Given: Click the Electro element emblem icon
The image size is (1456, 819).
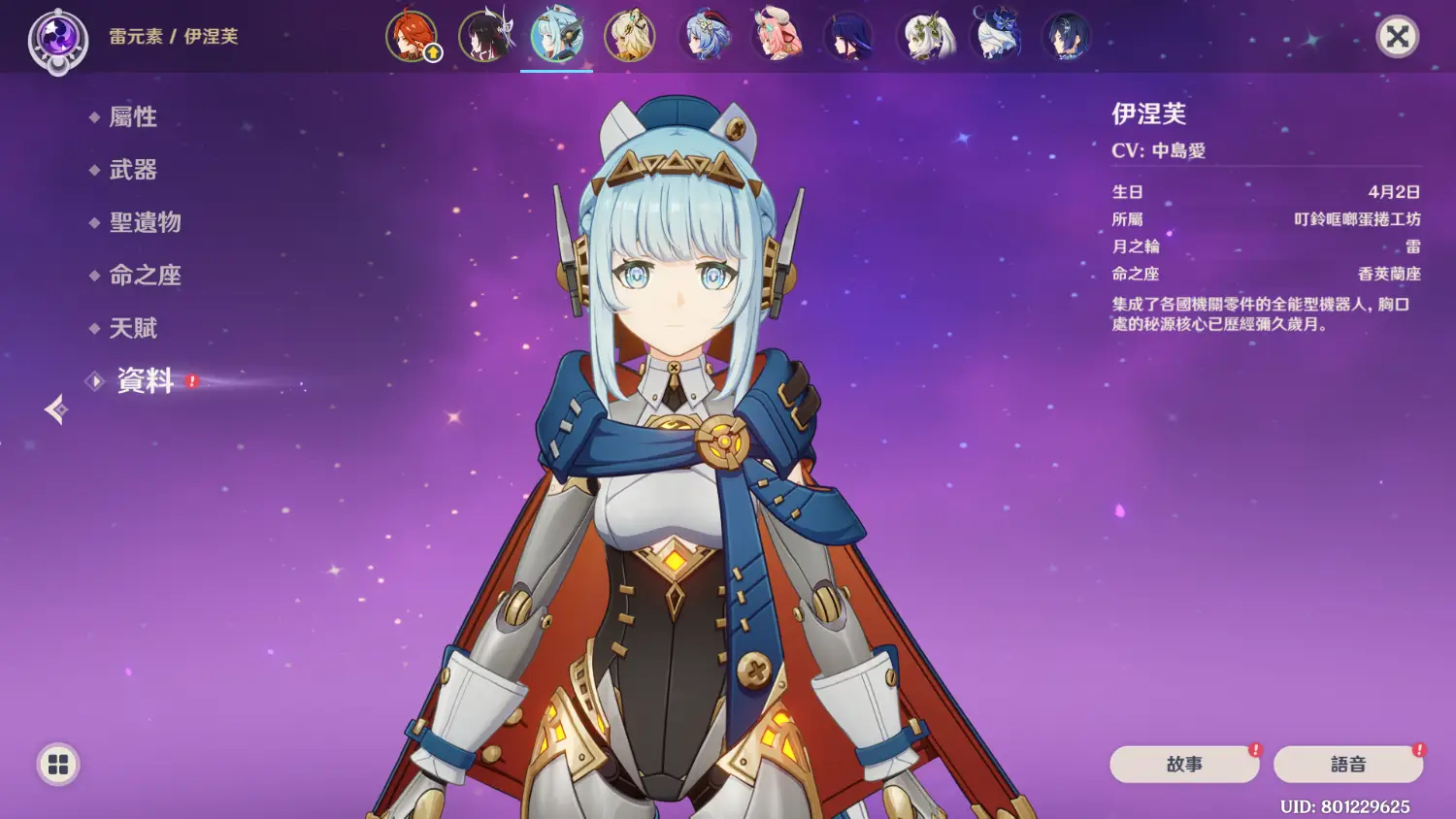Looking at the screenshot, I should coord(57,41).
